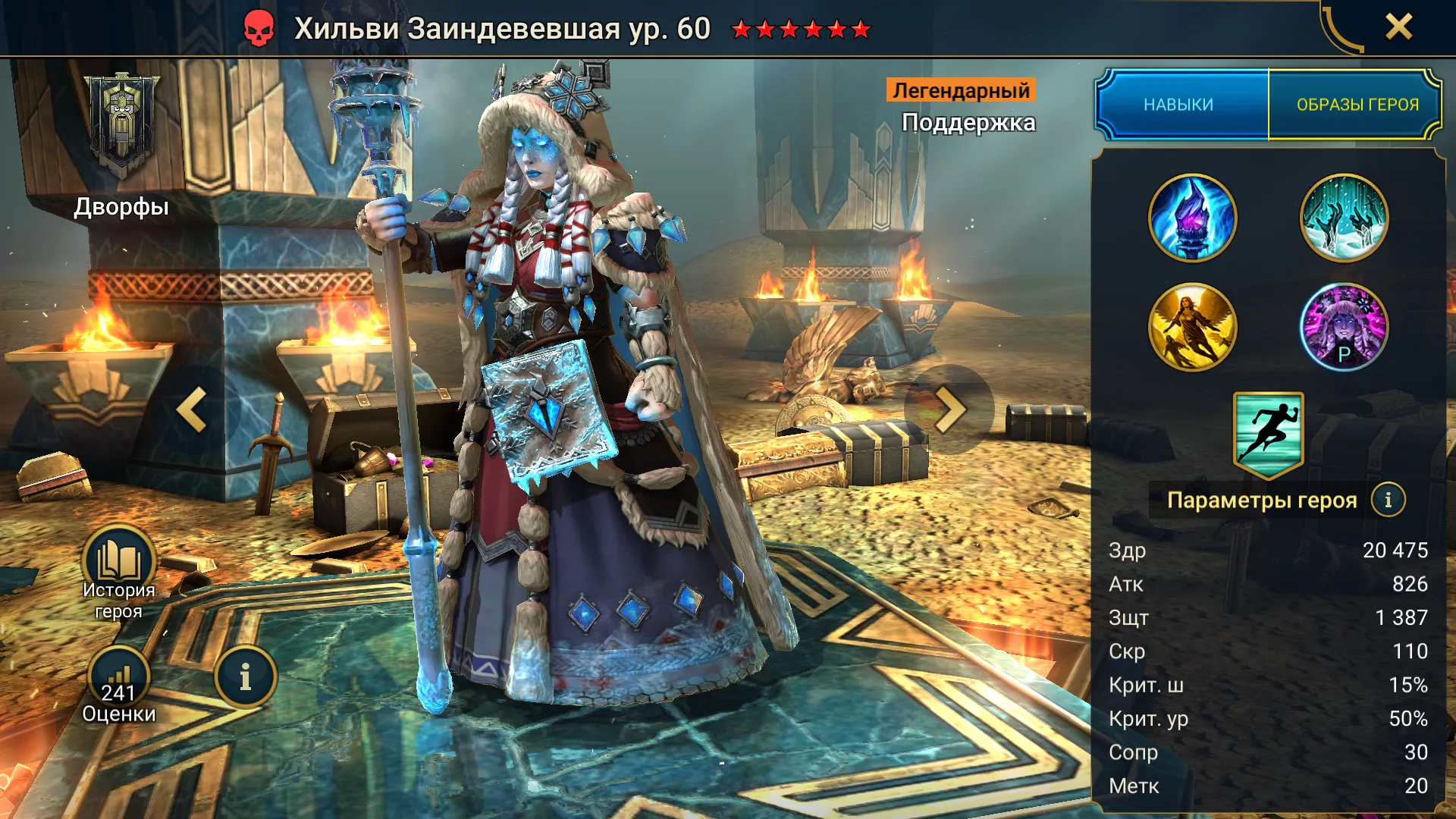Show info about Параметры героя

coord(1388,500)
